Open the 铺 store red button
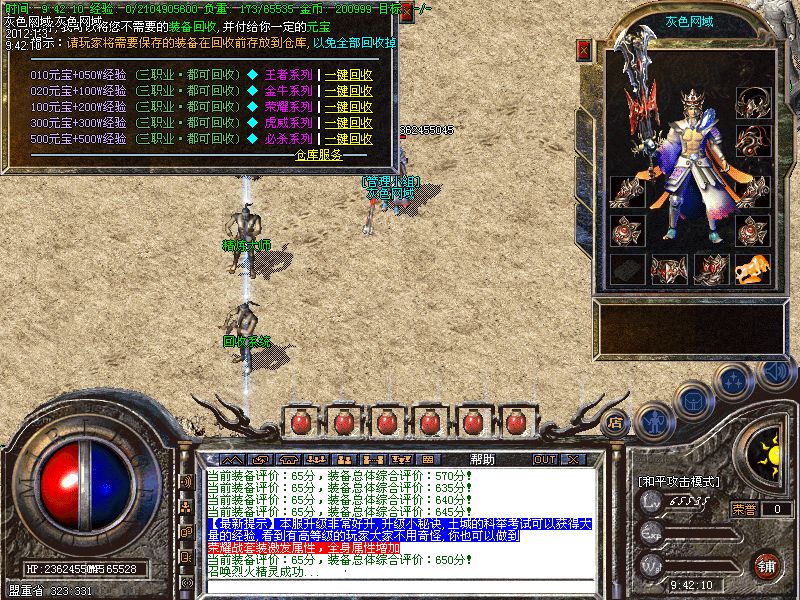This screenshot has height=600, width=800. [767, 566]
